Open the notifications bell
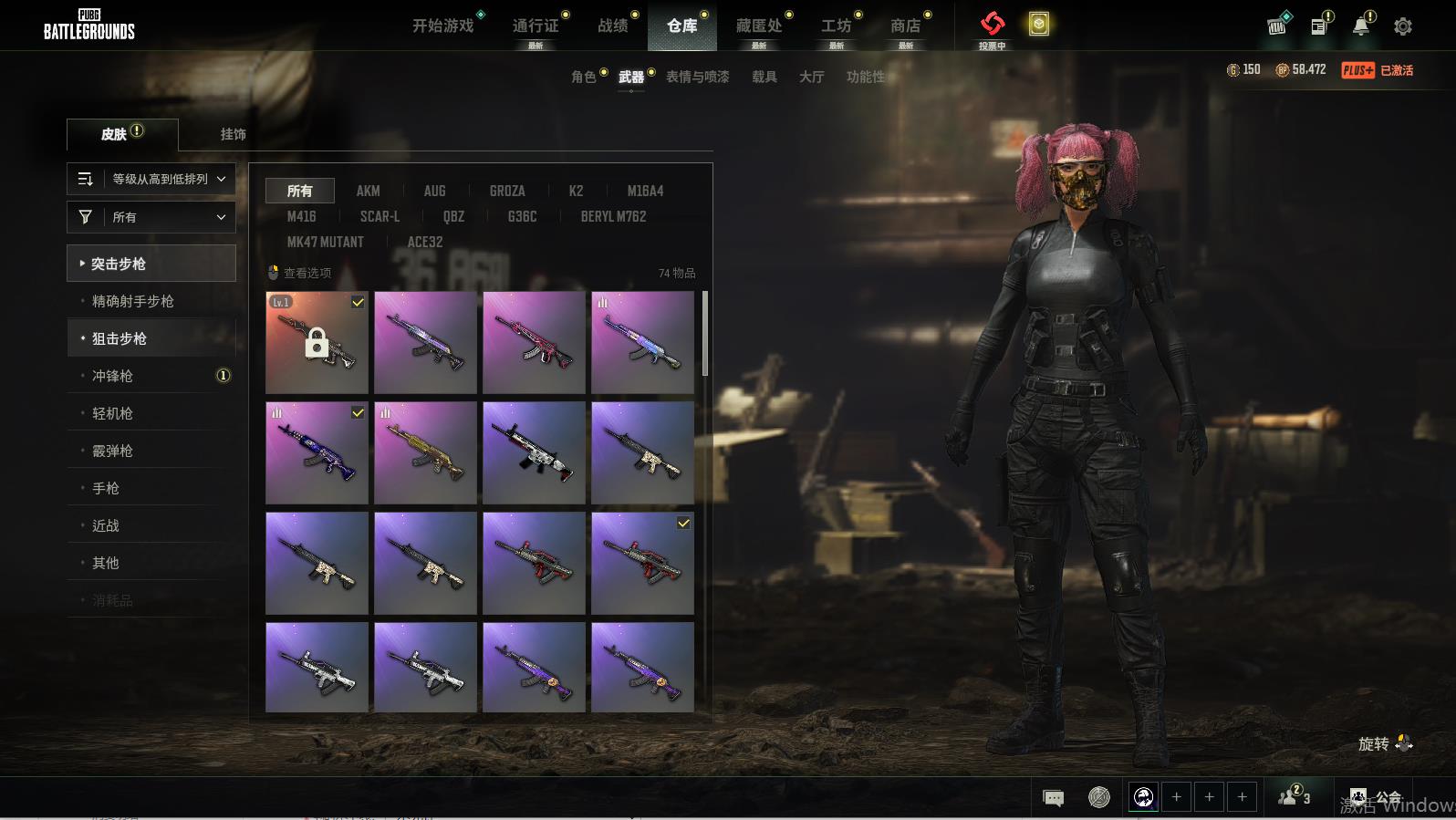Screen dimensions: 1456x820 click(1360, 26)
